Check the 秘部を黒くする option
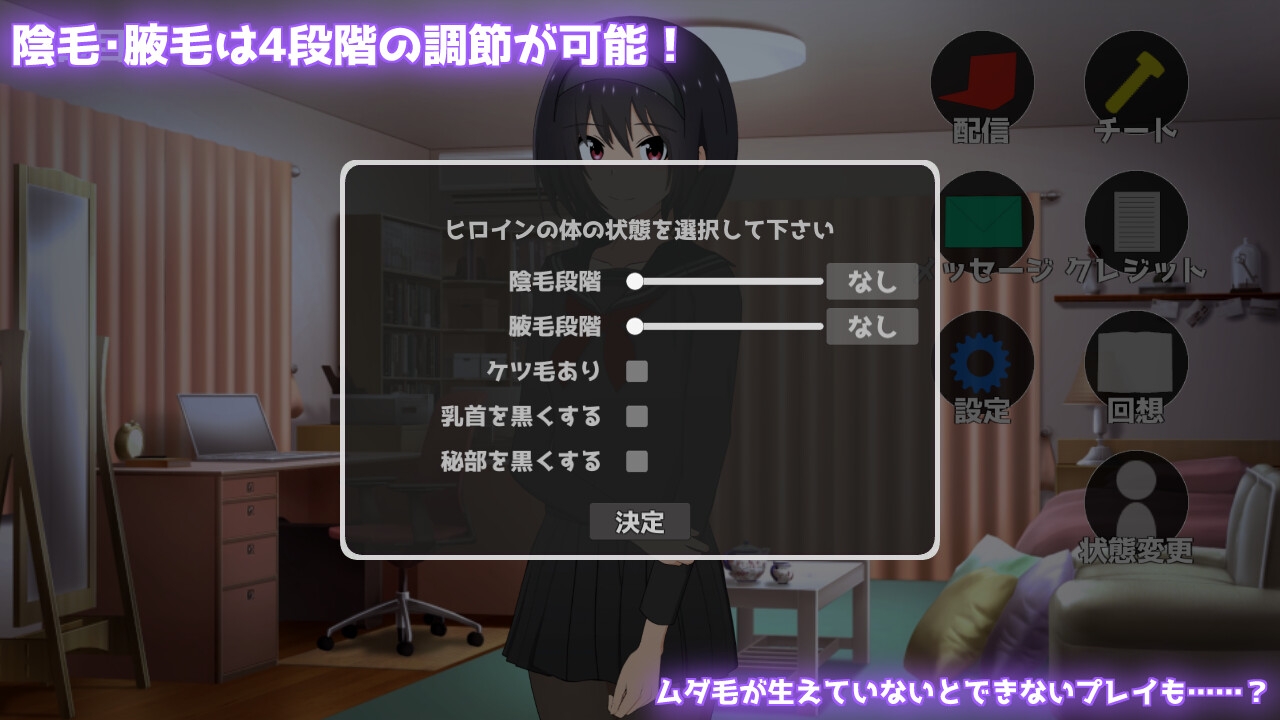 636,461
